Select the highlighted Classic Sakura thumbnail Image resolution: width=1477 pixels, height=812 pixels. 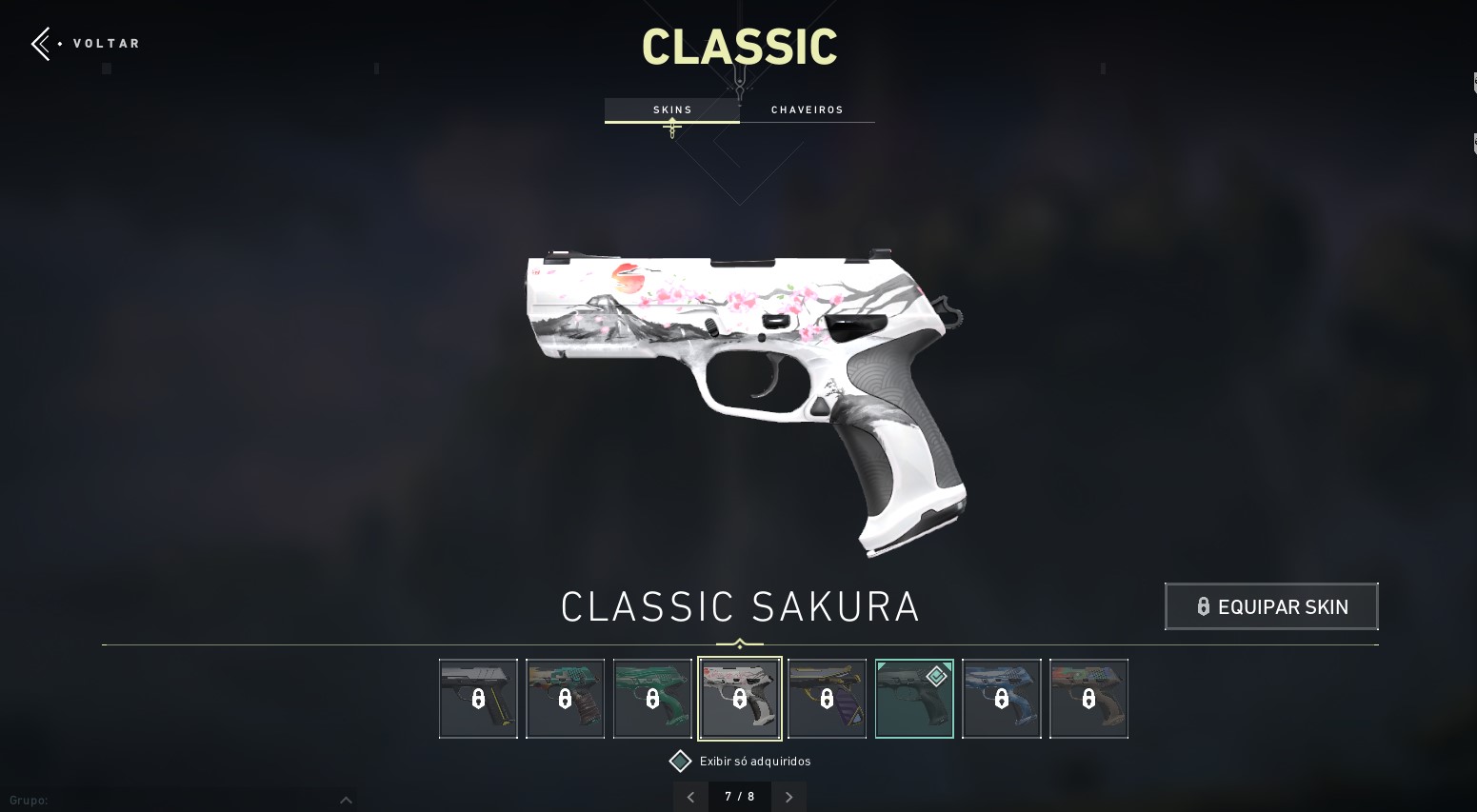(740, 699)
